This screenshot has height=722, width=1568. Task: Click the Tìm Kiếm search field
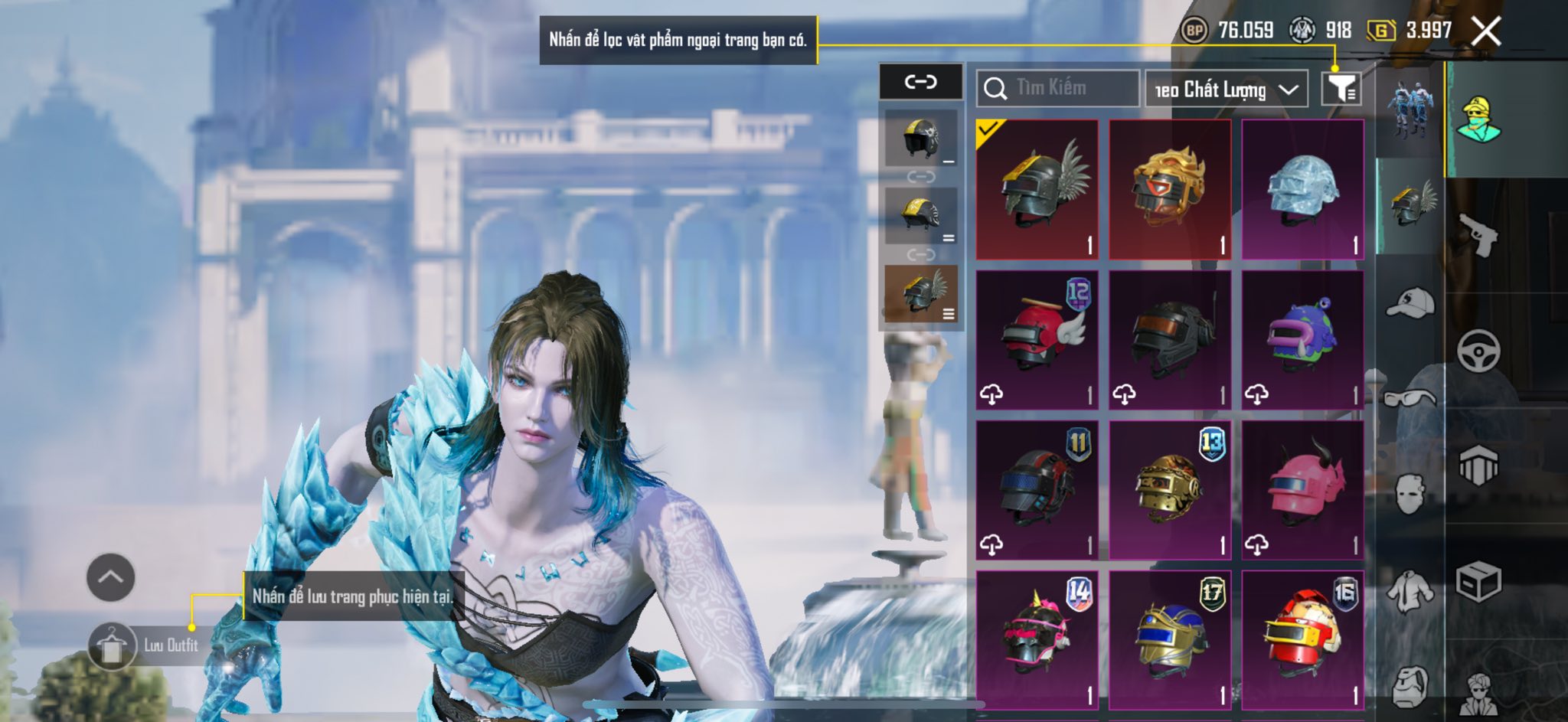click(x=1057, y=88)
